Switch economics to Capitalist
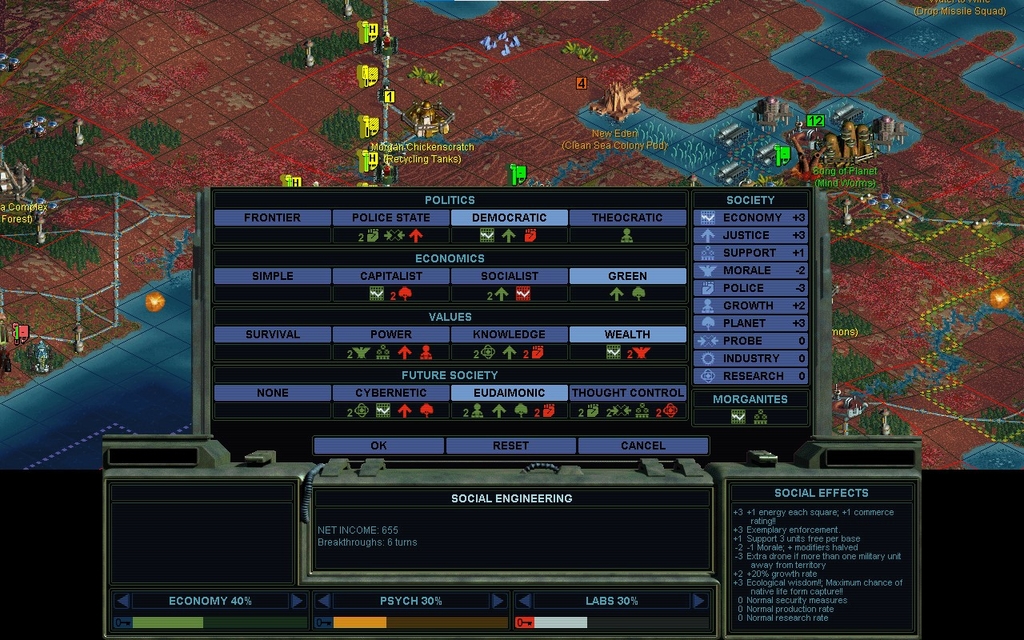The image size is (1024, 640). point(390,276)
